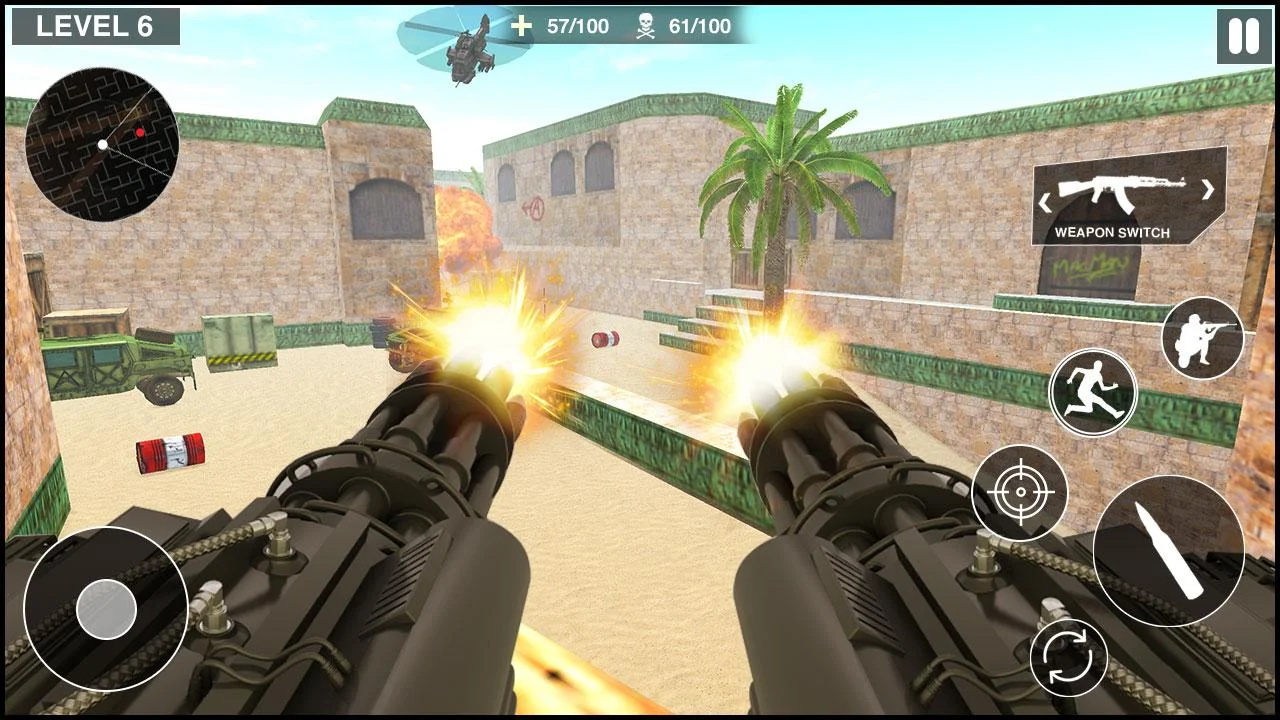Switch to the previous weapon with left arrow
1280x720 pixels.
[x=1045, y=201]
